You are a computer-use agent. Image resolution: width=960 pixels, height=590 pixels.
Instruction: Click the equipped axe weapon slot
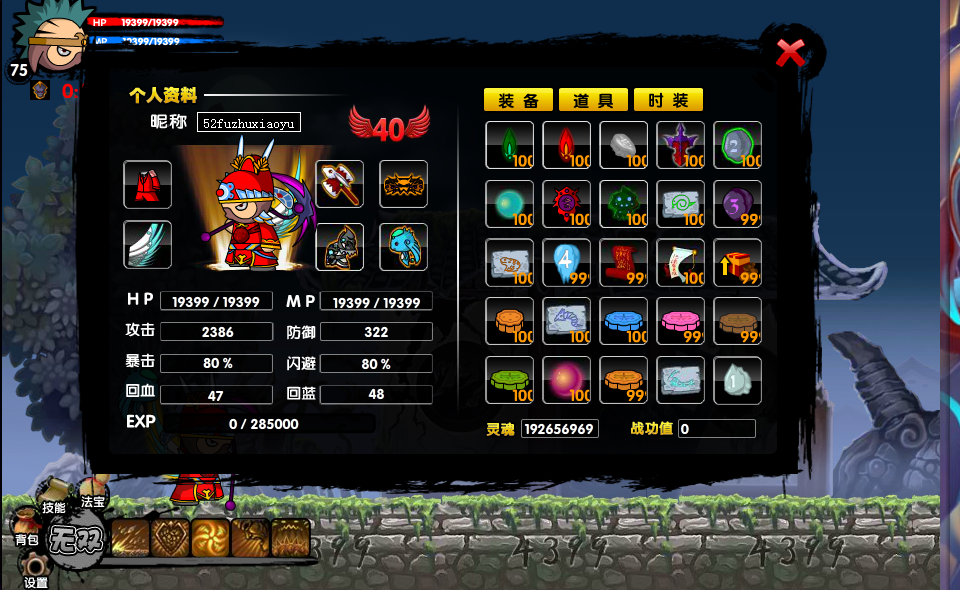(x=340, y=184)
